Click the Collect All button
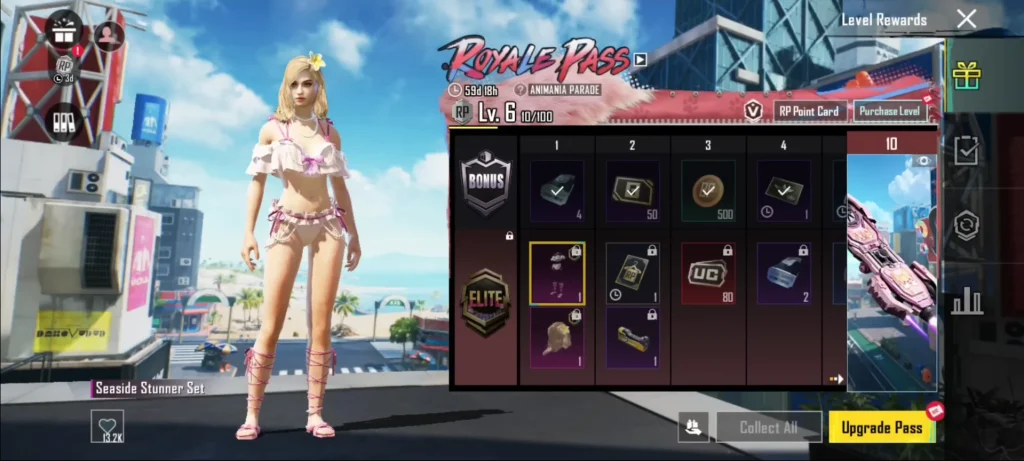Image resolution: width=1024 pixels, height=461 pixels. coord(768,427)
